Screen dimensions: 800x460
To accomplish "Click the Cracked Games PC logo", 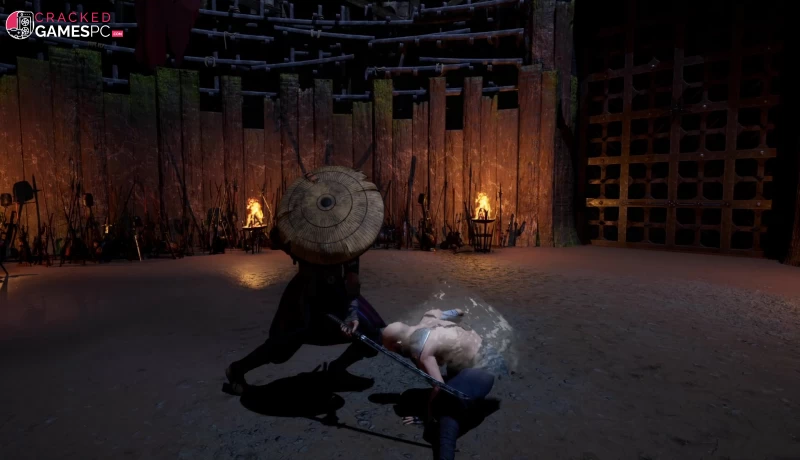I will pos(62,24).
